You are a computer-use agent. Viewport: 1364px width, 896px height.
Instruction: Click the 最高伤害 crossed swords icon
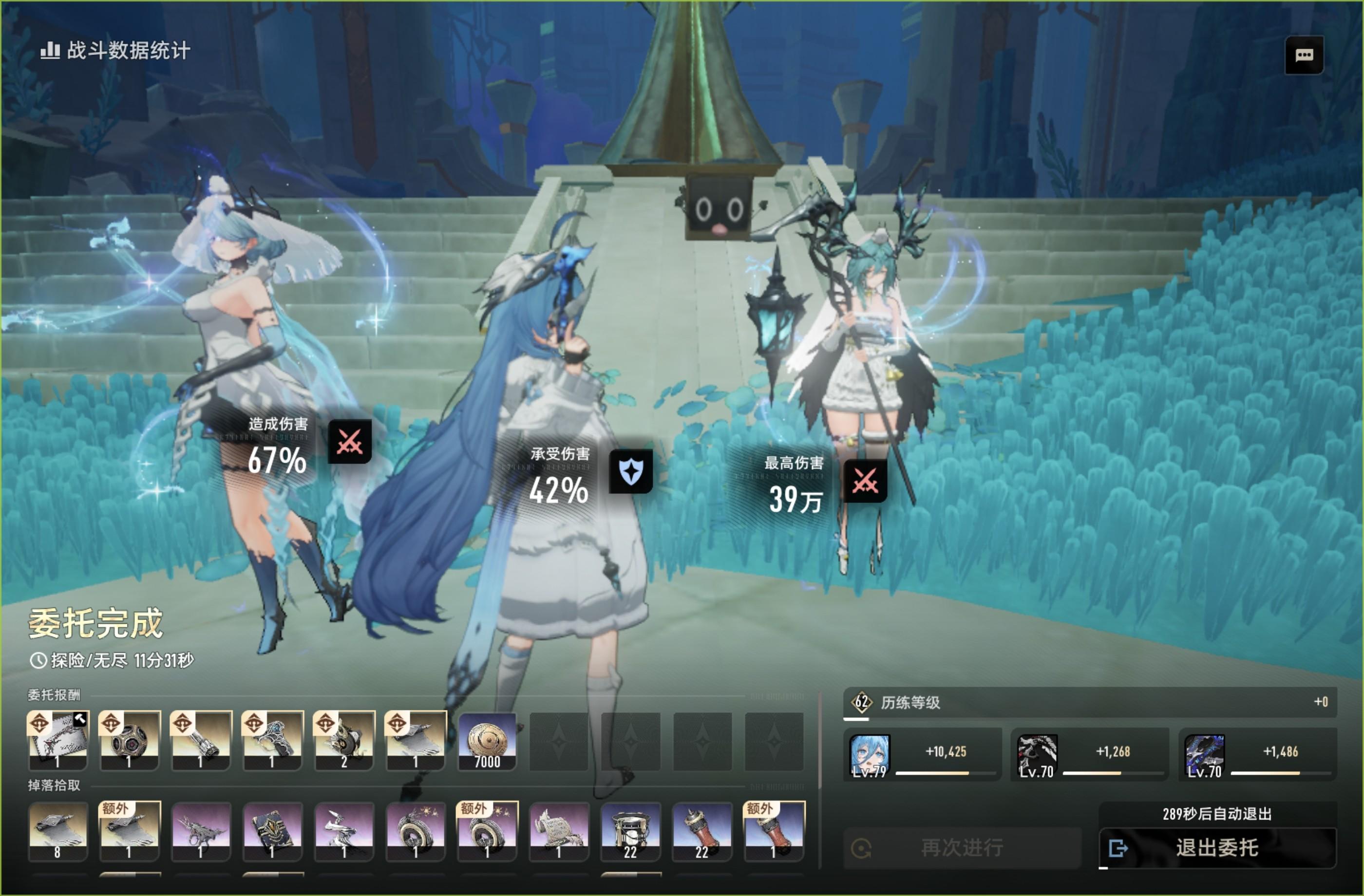pos(865,480)
